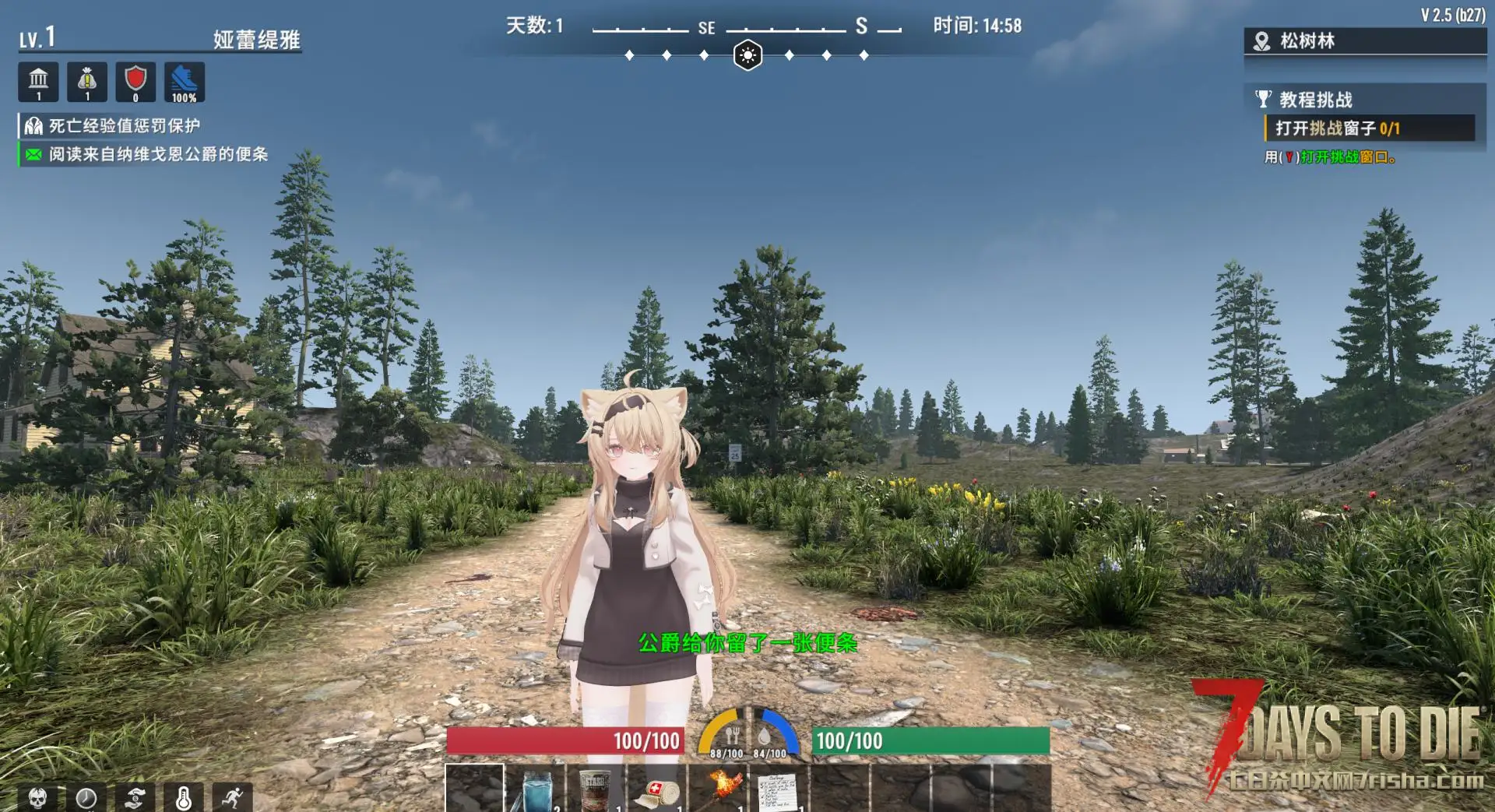The height and width of the screenshot is (812, 1495).
Task: Click the 死亡经验值惩罚保护 buff entry
Action: tap(125, 126)
